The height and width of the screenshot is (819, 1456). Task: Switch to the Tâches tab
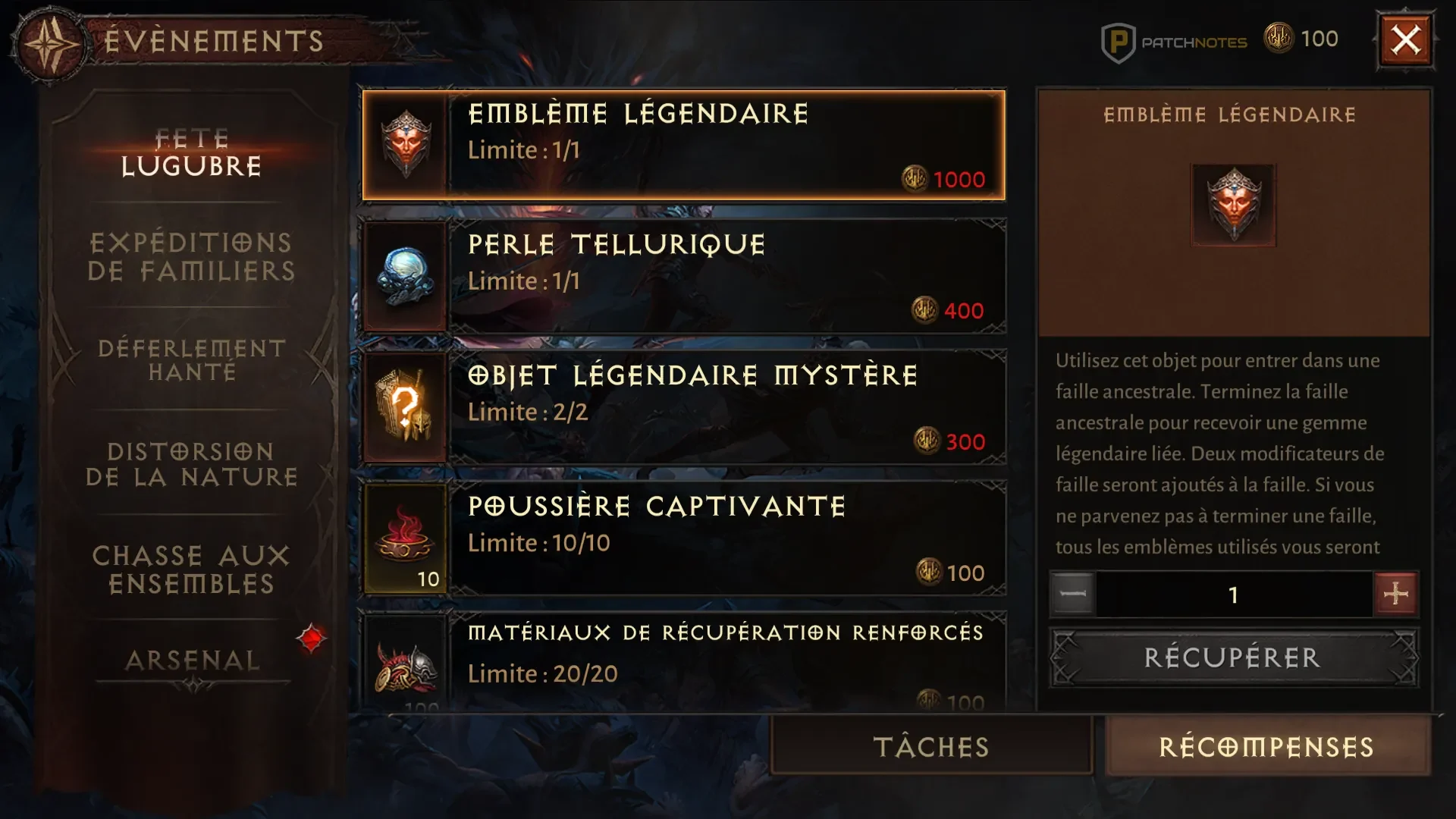[931, 747]
